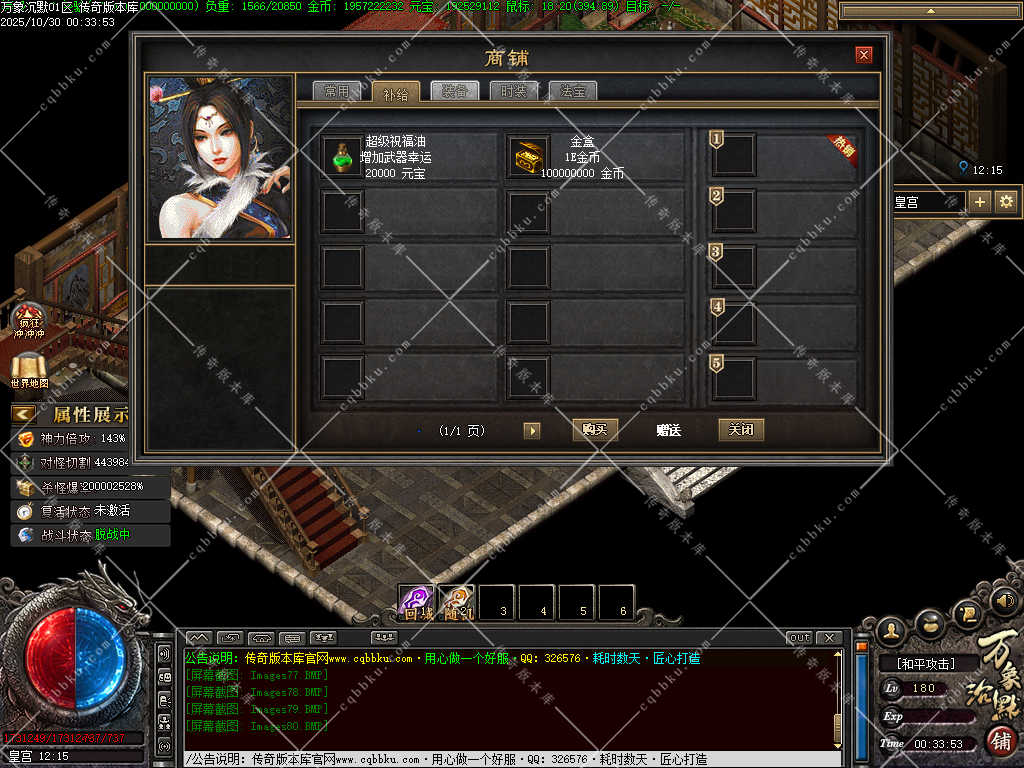Toggle the sound speaker icon
The width and height of the screenshot is (1024, 768).
[1005, 601]
